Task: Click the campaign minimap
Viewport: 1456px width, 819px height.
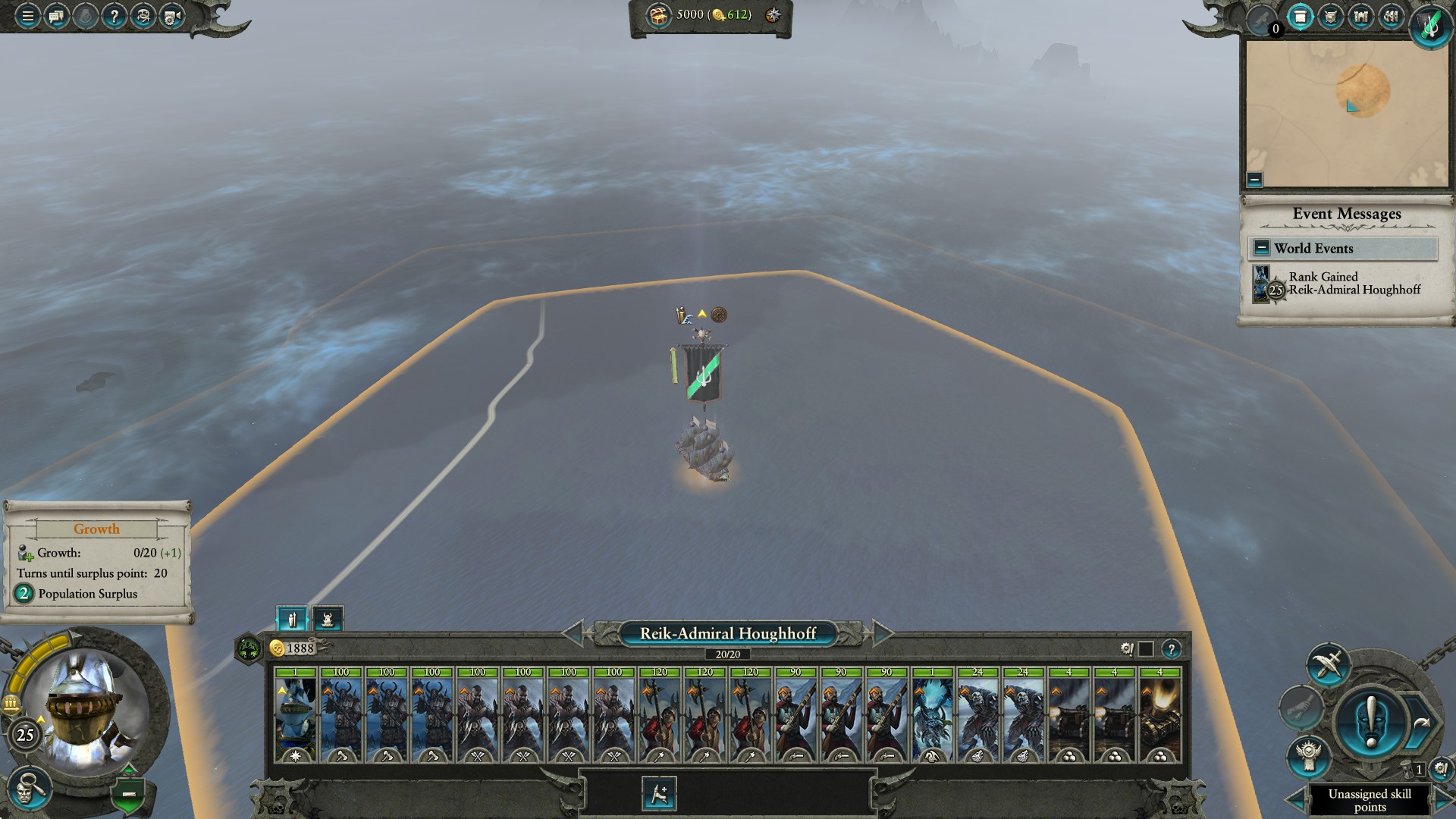Action: (1347, 112)
